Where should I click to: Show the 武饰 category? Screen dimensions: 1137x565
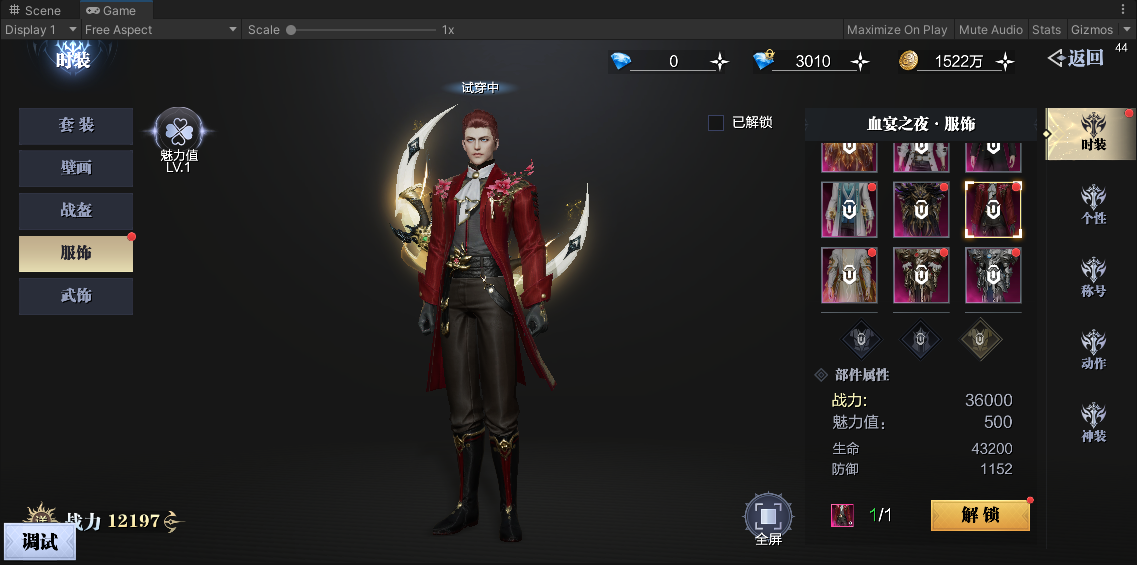point(76,296)
